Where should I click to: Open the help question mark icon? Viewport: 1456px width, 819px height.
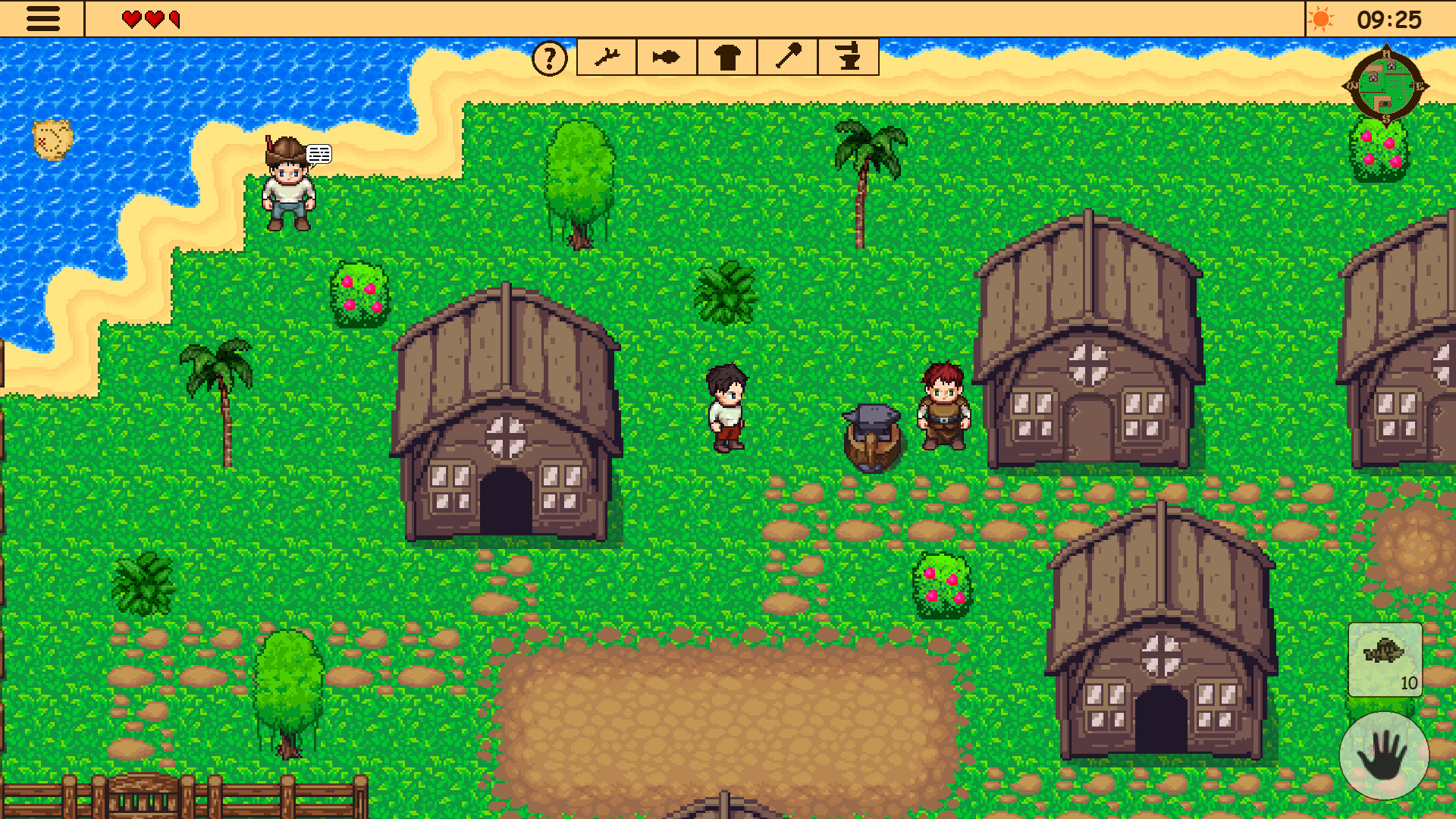[549, 57]
